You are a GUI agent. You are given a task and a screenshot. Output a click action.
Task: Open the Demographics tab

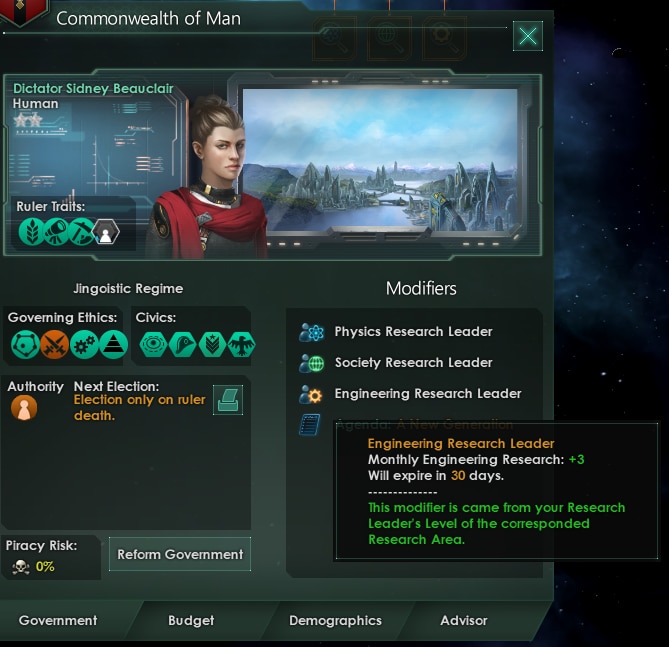pyautogui.click(x=335, y=620)
